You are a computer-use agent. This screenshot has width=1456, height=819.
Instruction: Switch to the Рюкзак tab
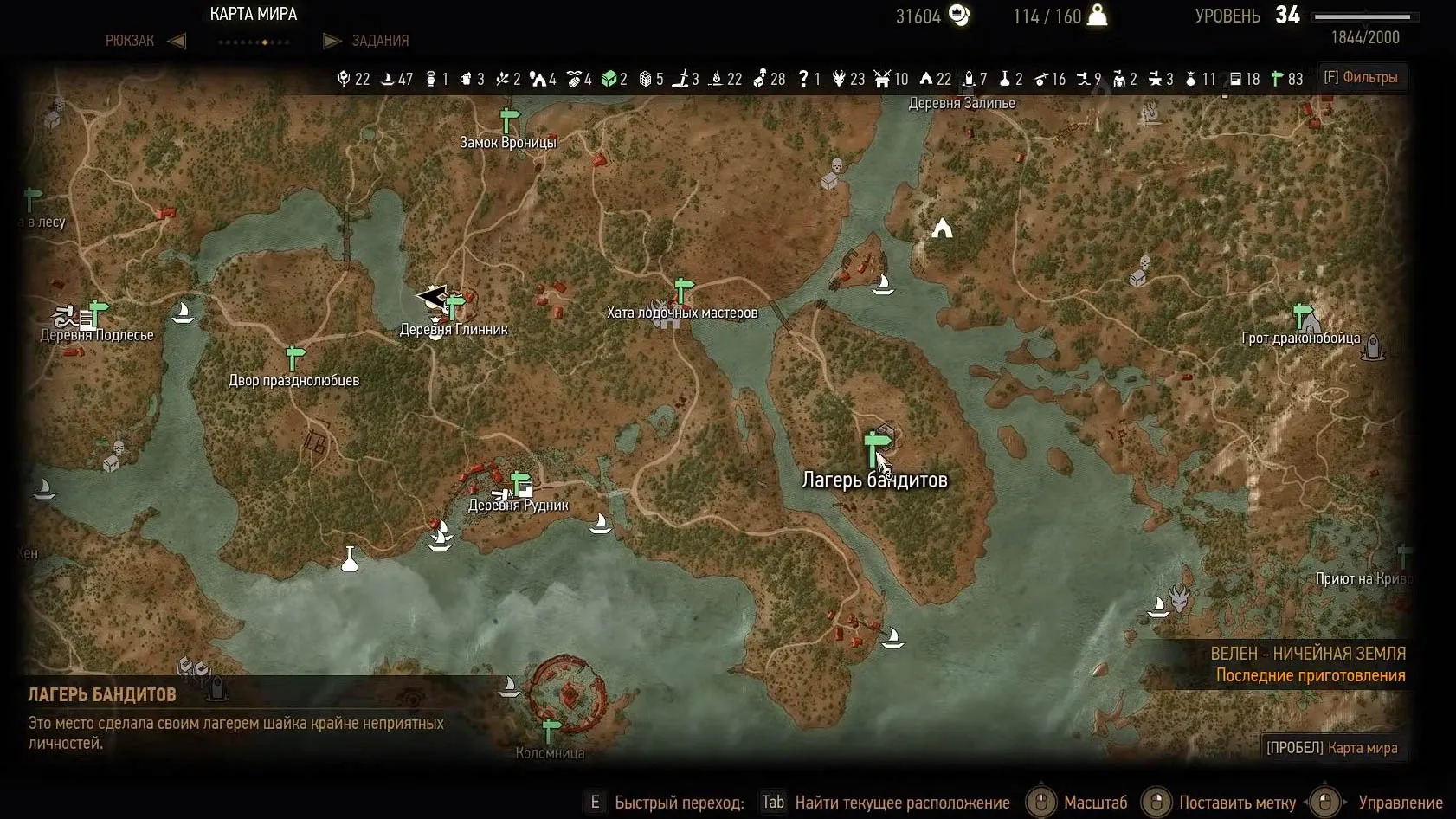tap(130, 41)
